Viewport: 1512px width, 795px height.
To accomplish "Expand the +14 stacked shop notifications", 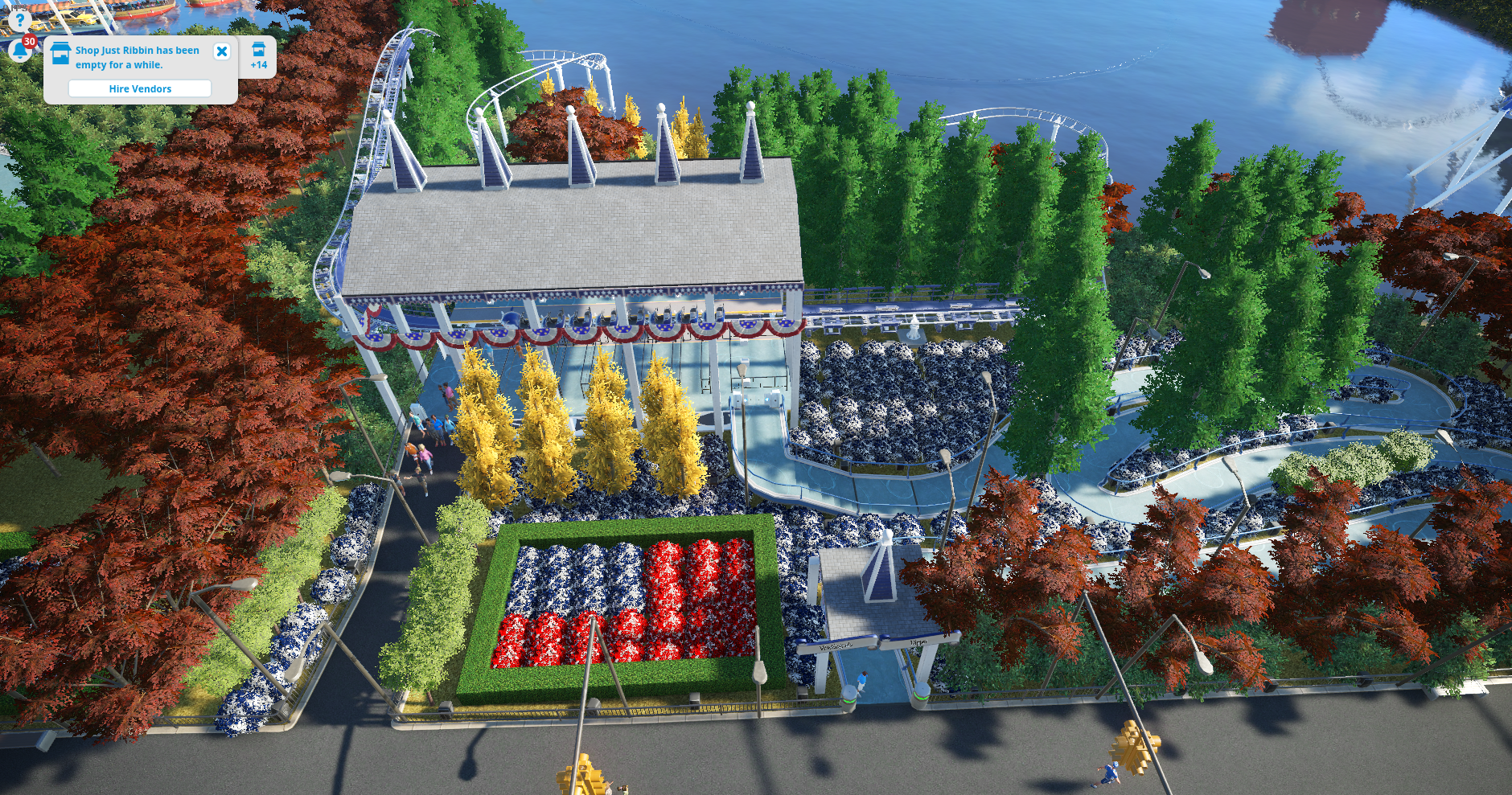I will 258,56.
